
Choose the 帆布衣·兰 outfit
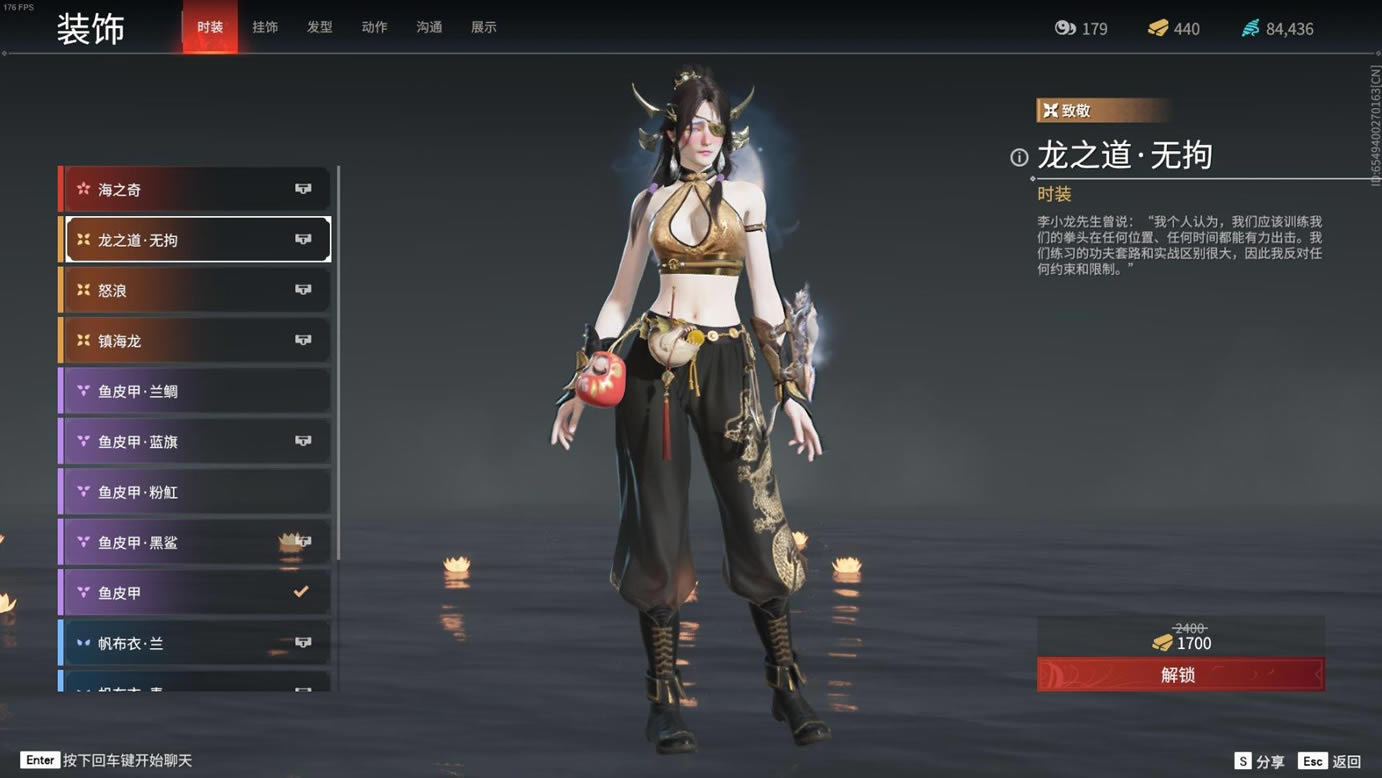pyautogui.click(x=197, y=643)
